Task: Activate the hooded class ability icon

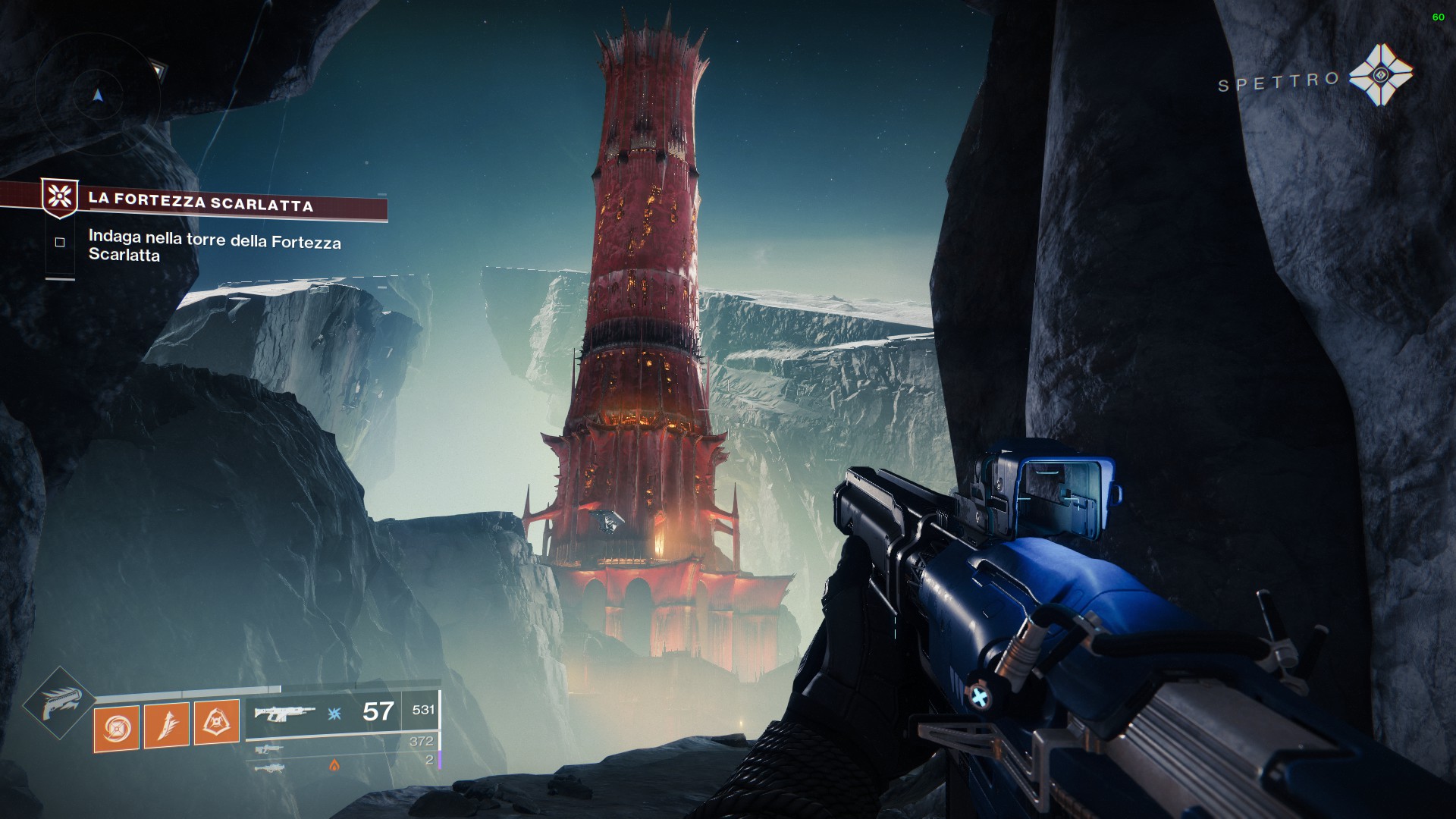Action: click(x=216, y=723)
